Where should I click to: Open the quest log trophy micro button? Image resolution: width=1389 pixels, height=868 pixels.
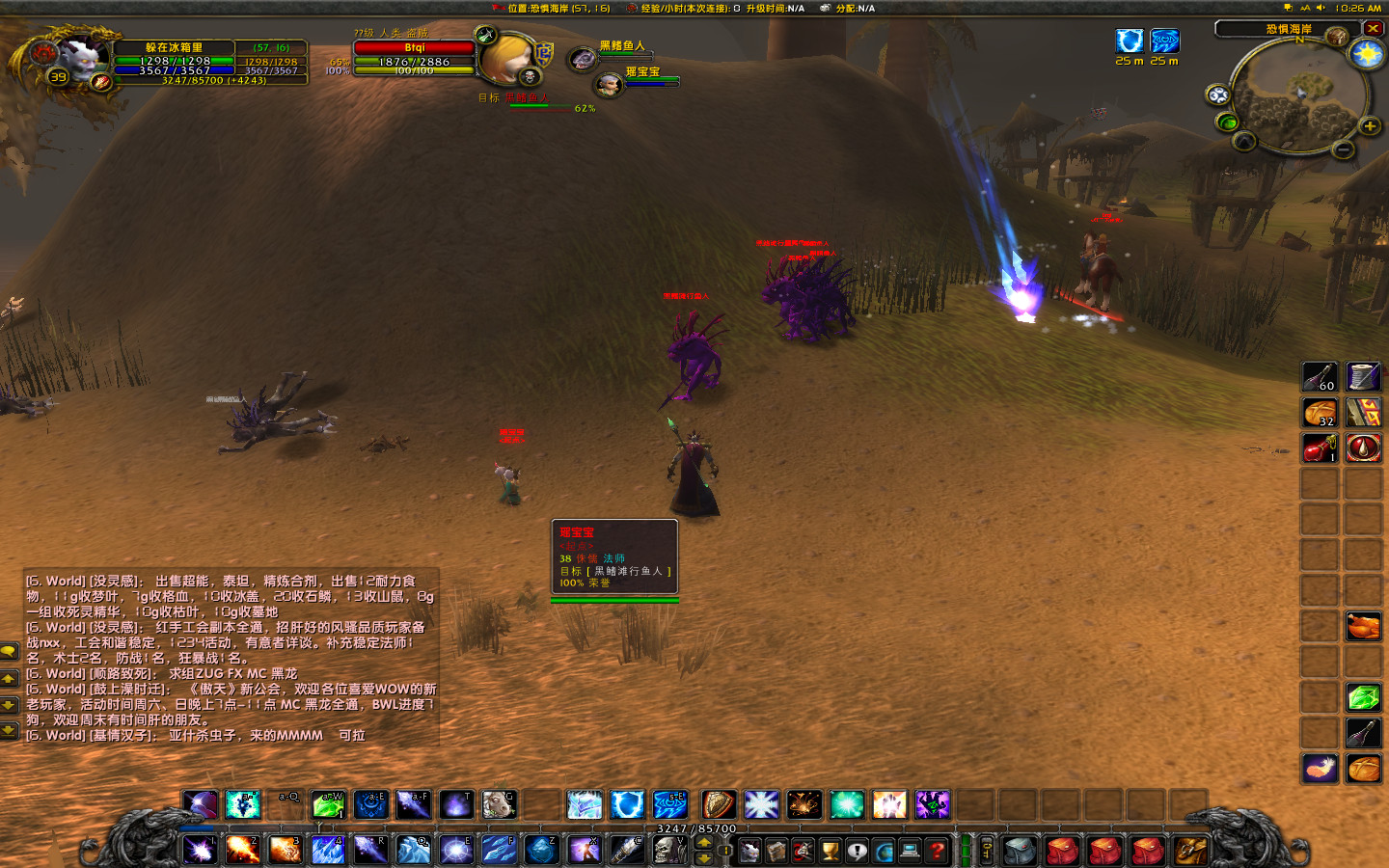point(828,851)
